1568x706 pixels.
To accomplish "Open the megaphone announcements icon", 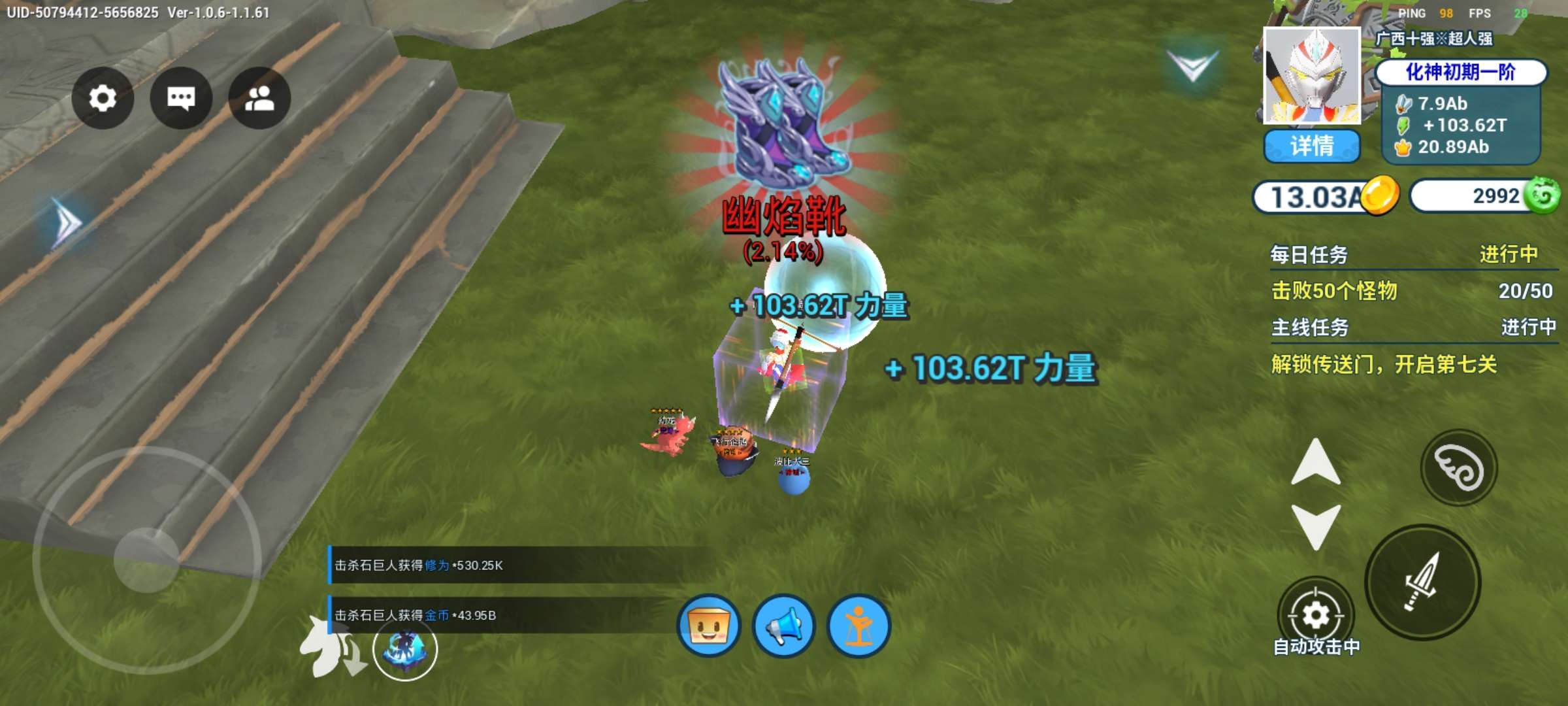I will tap(783, 626).
